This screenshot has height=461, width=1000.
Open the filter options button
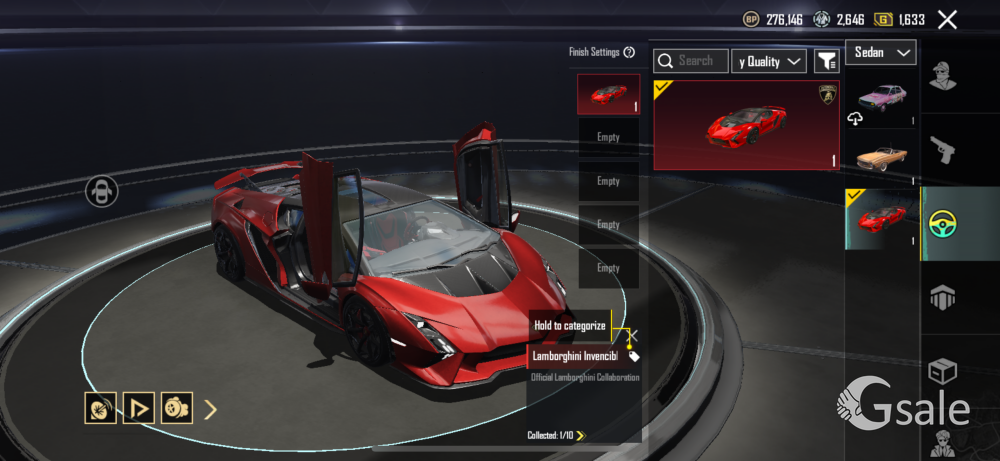[826, 61]
